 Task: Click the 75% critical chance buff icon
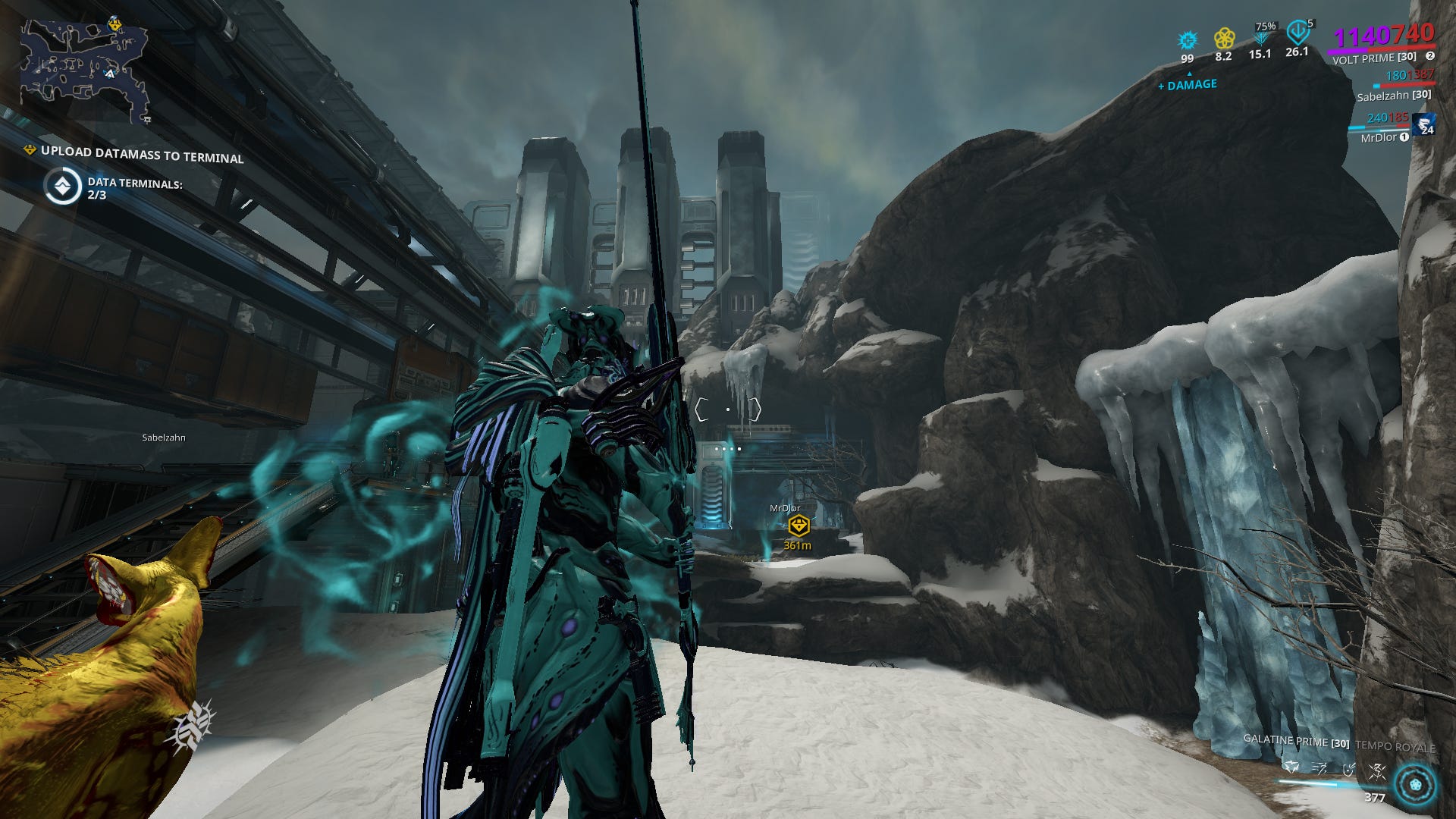point(1261,34)
